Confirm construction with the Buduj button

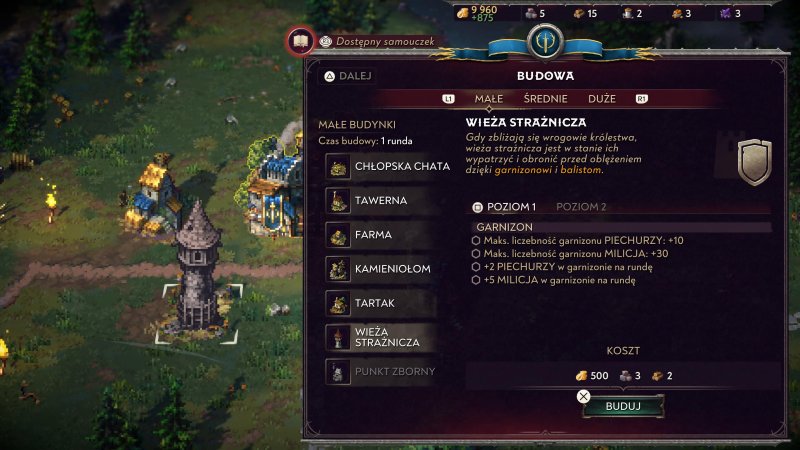click(x=622, y=407)
